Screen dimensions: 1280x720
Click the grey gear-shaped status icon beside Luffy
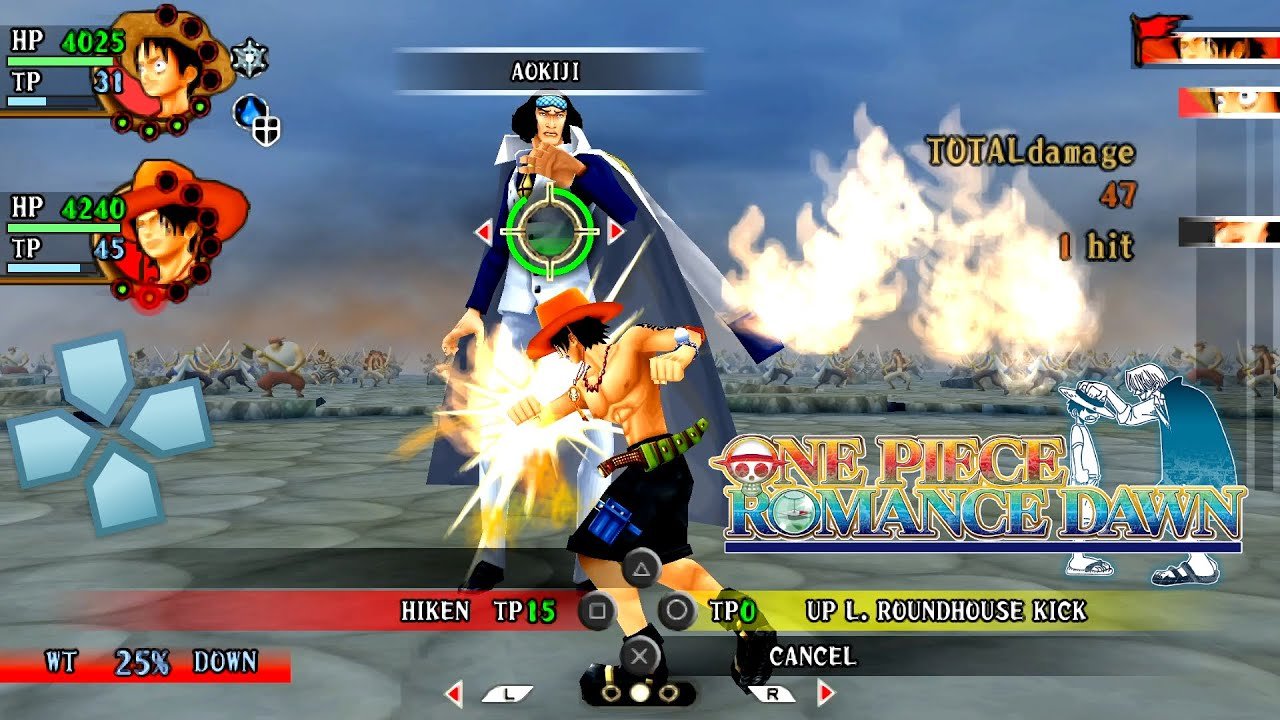point(249,58)
